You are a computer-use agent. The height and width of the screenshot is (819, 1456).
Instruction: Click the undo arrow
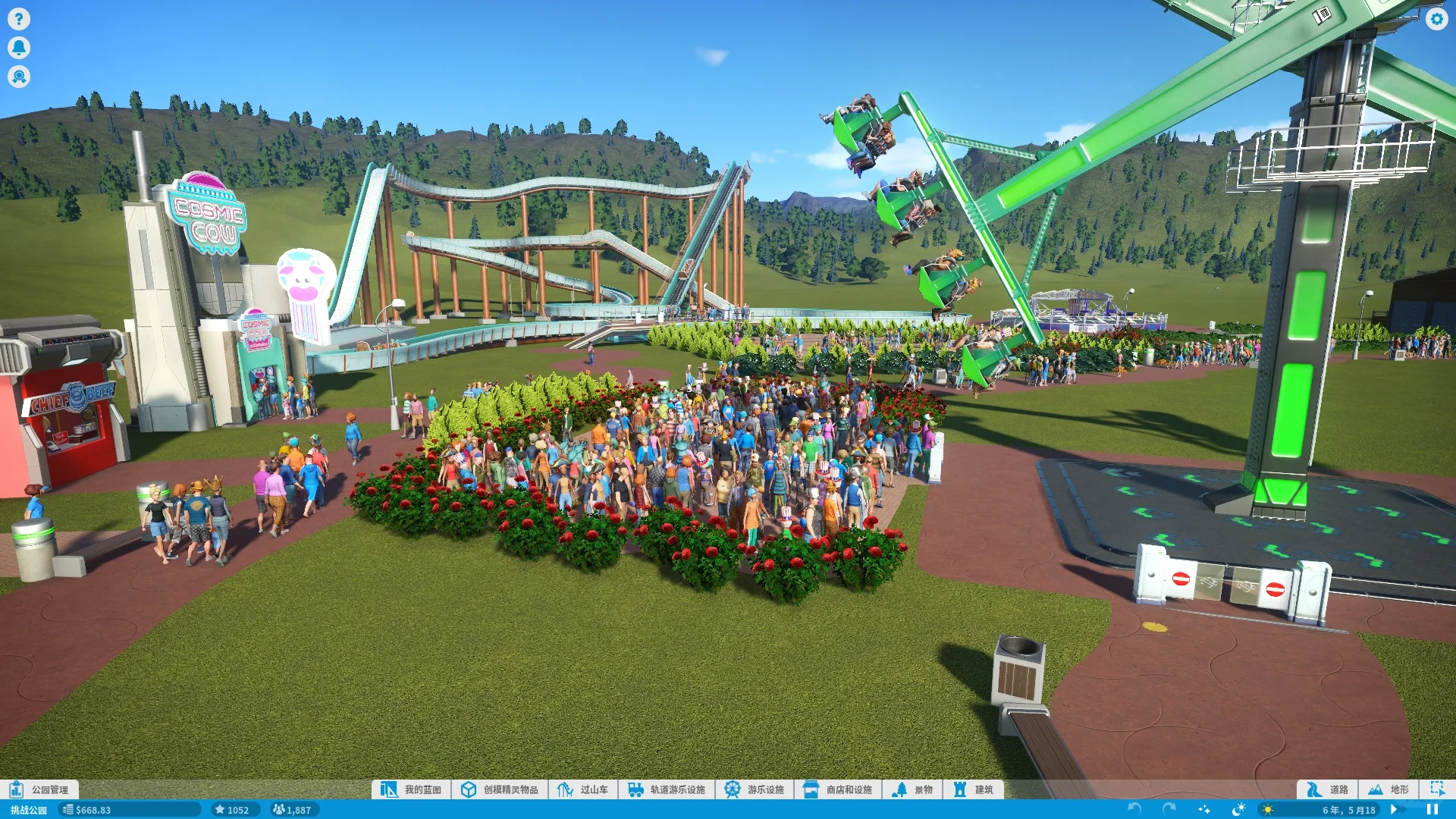pyautogui.click(x=1134, y=810)
